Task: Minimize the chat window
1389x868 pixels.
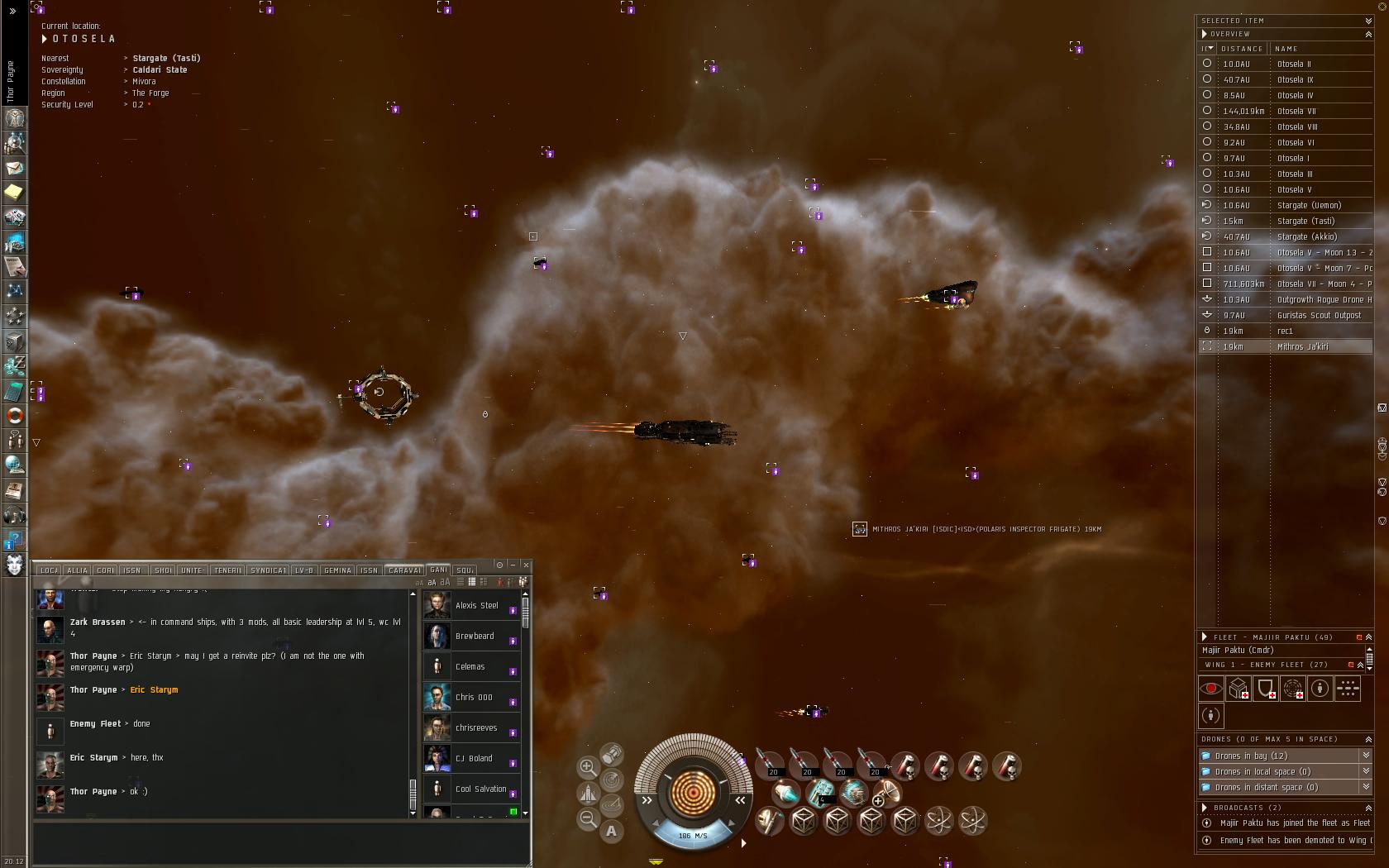Action: pyautogui.click(x=513, y=565)
